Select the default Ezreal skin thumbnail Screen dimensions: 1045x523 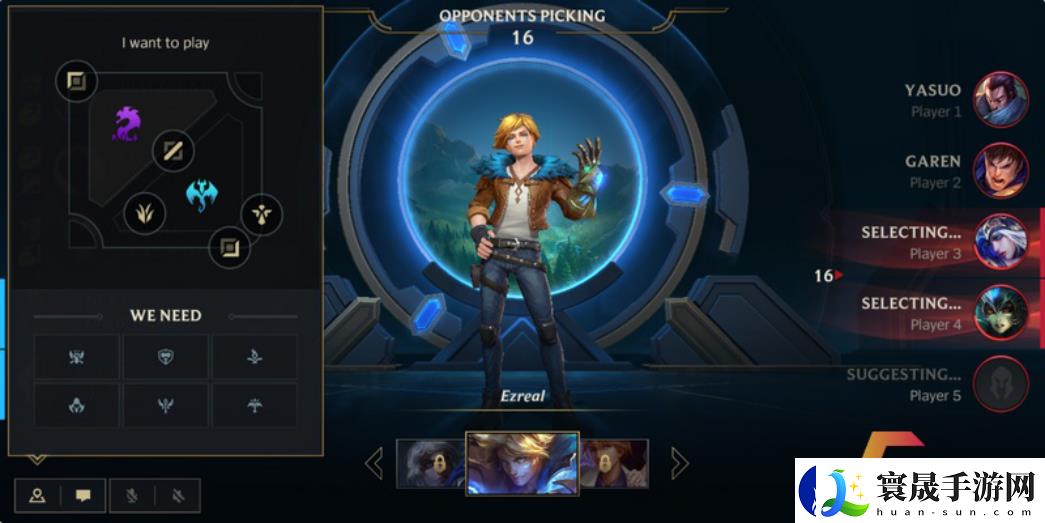tap(523, 463)
